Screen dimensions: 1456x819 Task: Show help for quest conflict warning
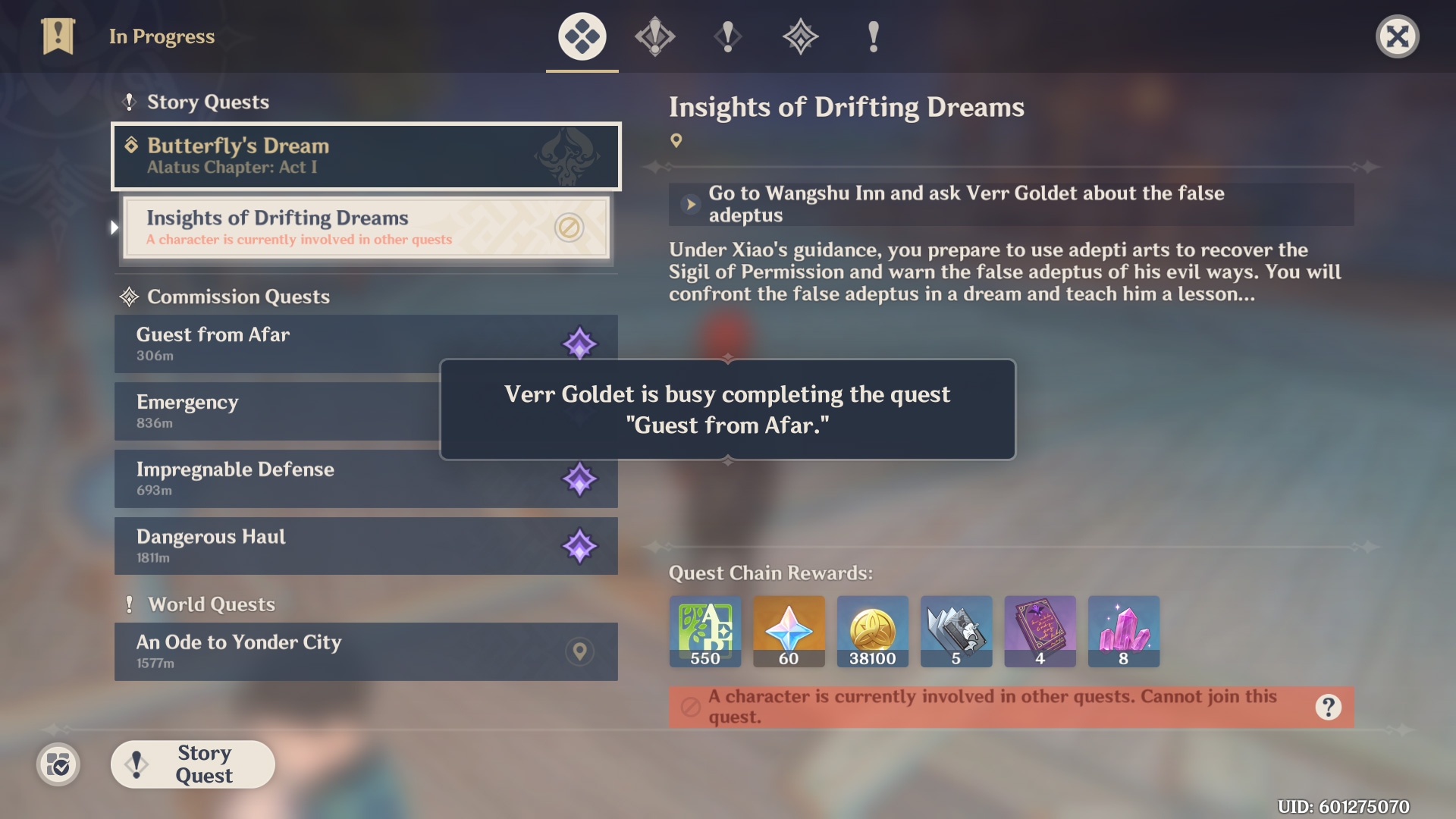pos(1328,708)
